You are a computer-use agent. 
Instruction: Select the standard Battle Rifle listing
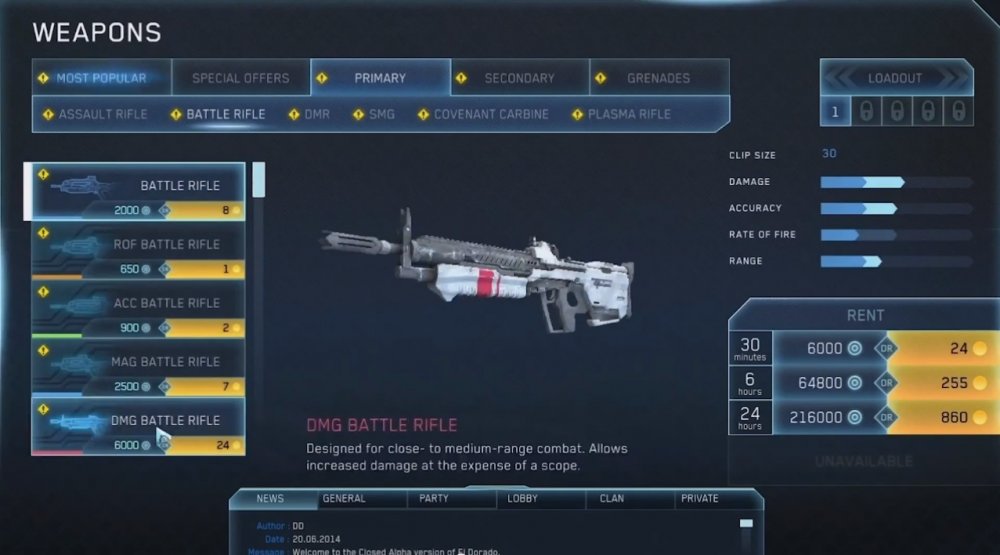(139, 190)
